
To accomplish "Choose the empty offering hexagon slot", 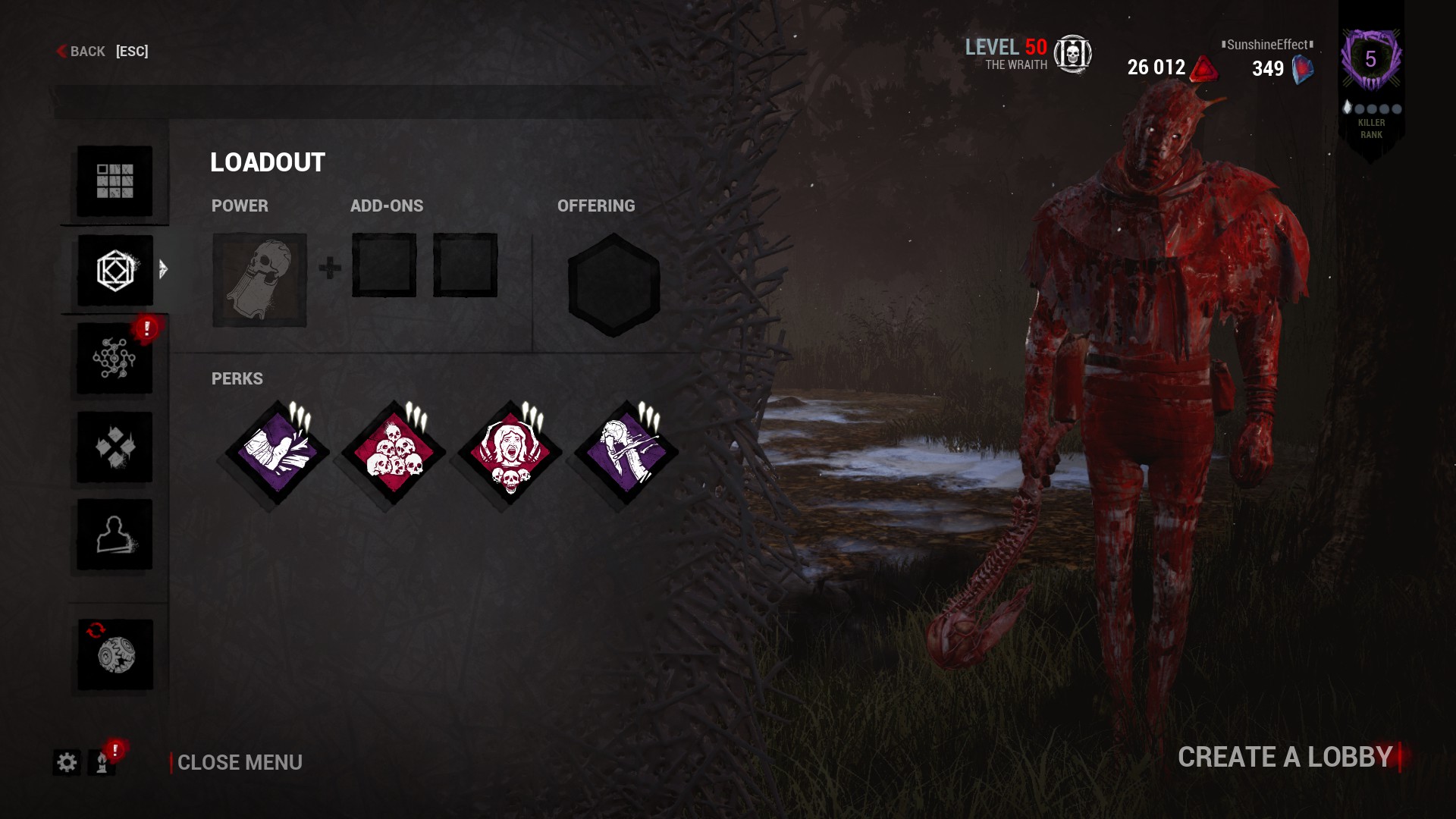I will point(613,285).
